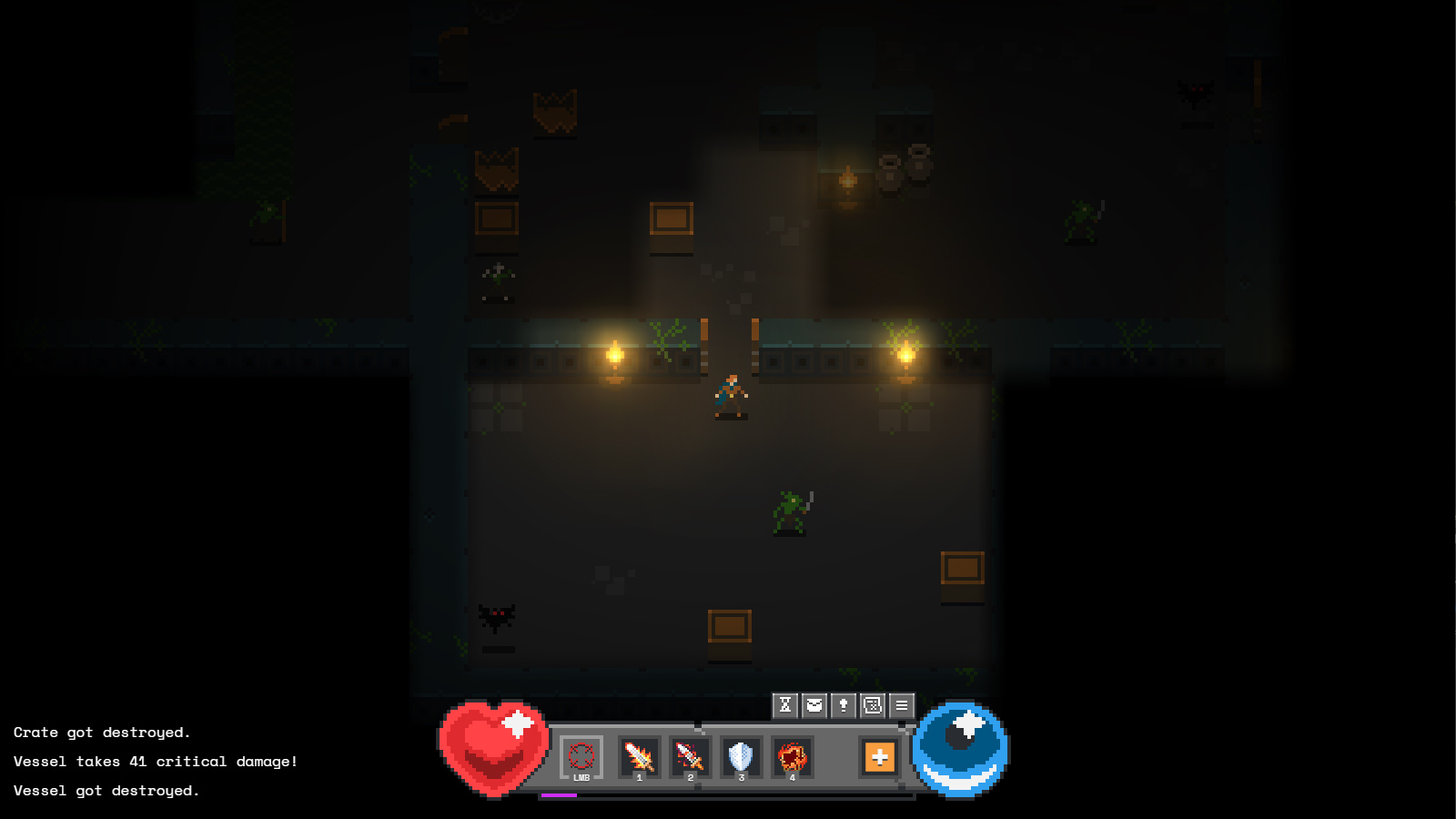Click the LMB targeting reticle slot
The image size is (1456, 819).
581,758
